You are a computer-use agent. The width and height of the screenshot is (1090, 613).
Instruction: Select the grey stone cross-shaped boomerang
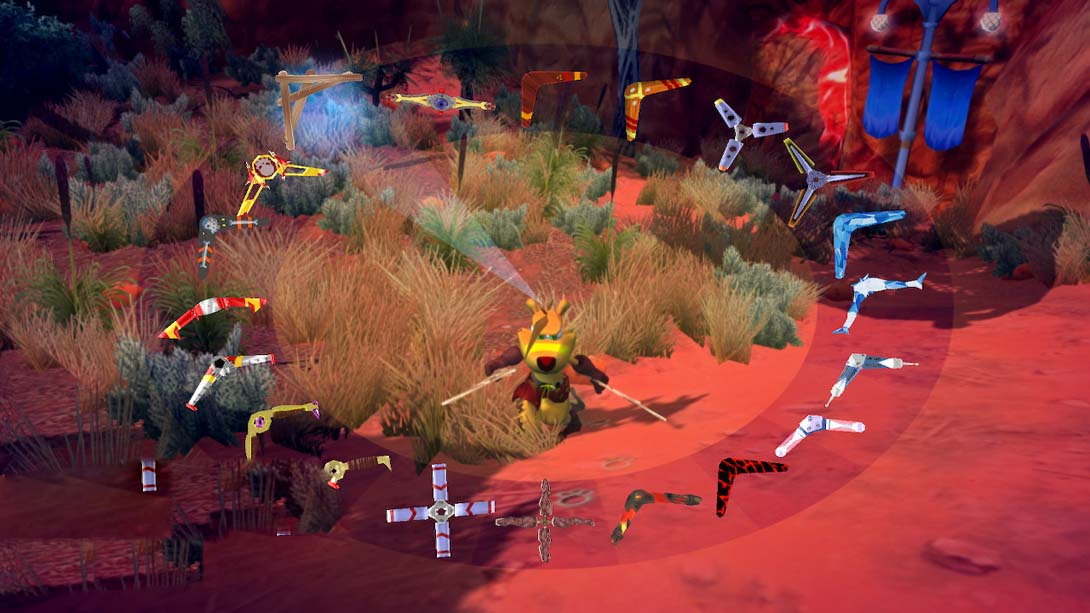coord(545,519)
